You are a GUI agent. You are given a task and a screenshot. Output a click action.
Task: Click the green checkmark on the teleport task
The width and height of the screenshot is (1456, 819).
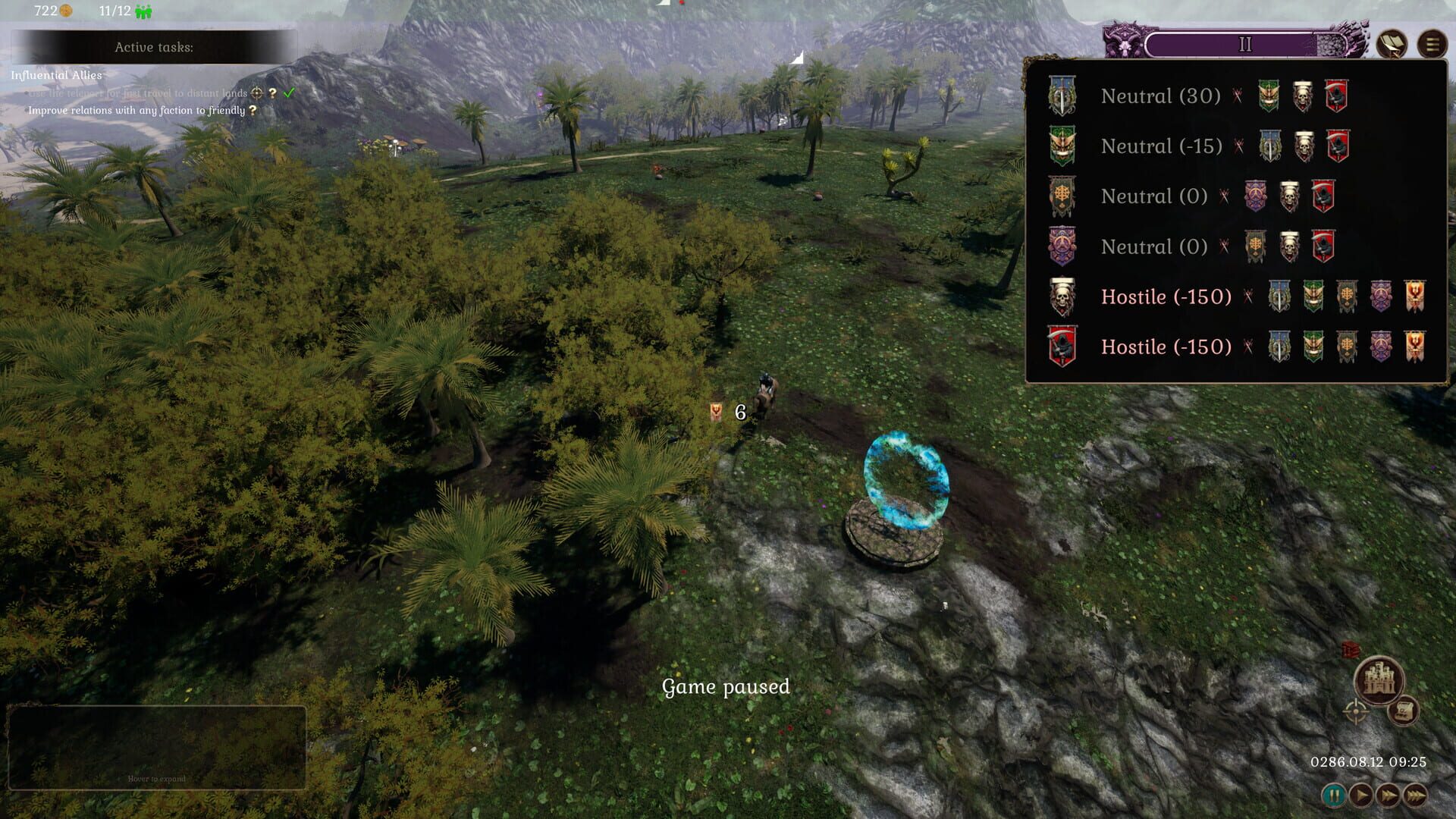point(288,94)
